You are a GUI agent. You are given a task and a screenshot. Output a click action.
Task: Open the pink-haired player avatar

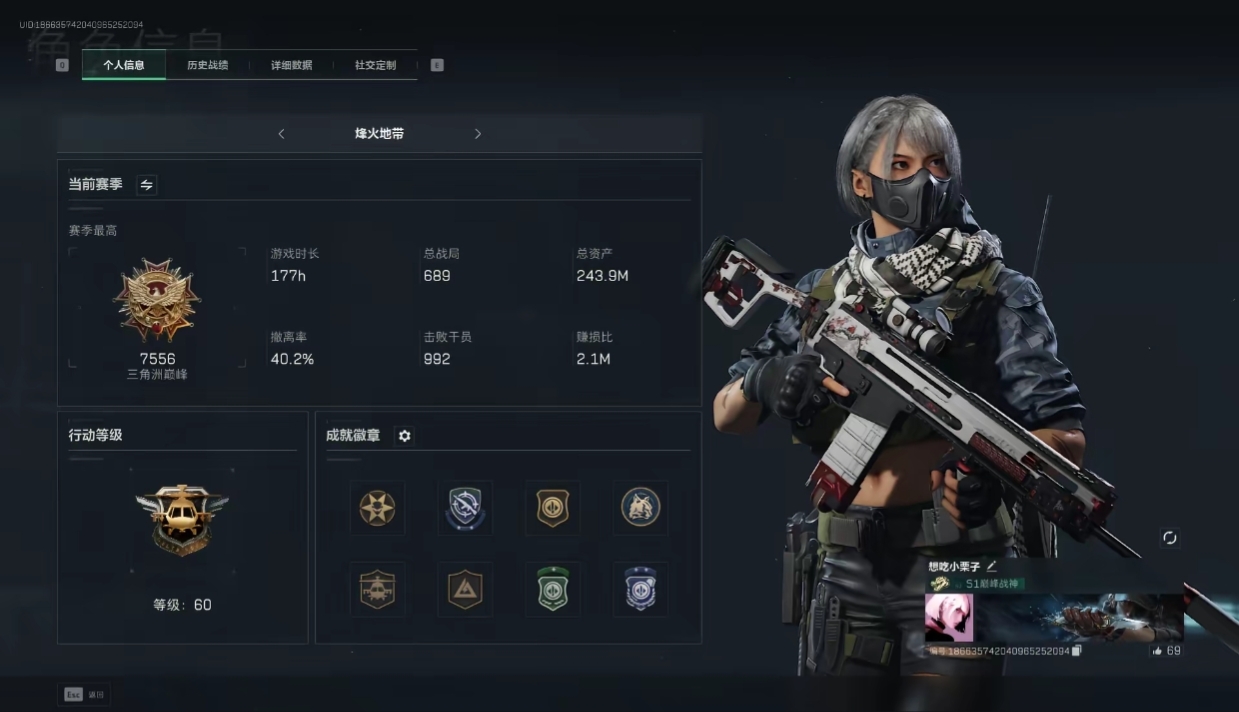[x=949, y=617]
